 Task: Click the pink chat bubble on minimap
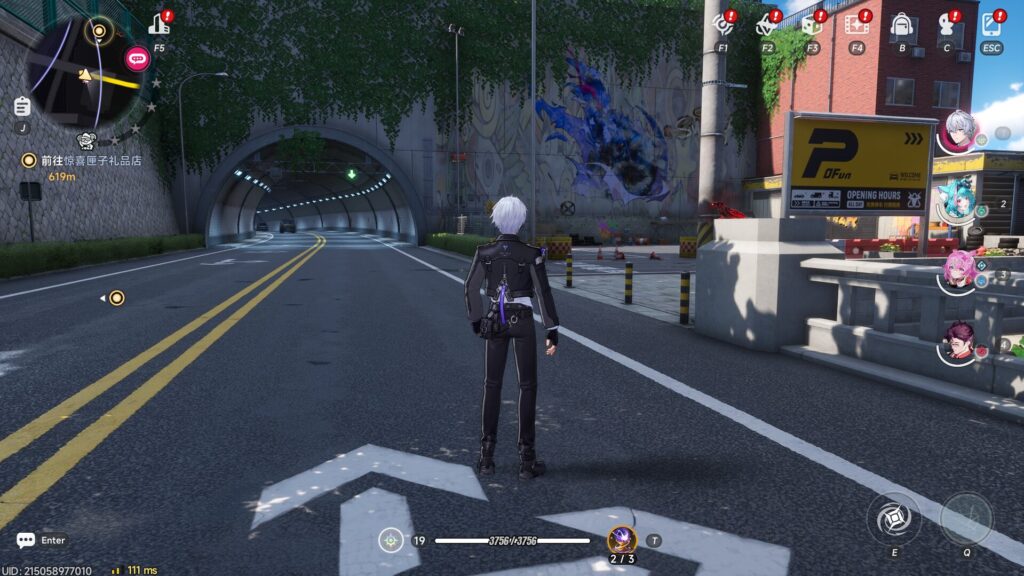pyautogui.click(x=137, y=58)
